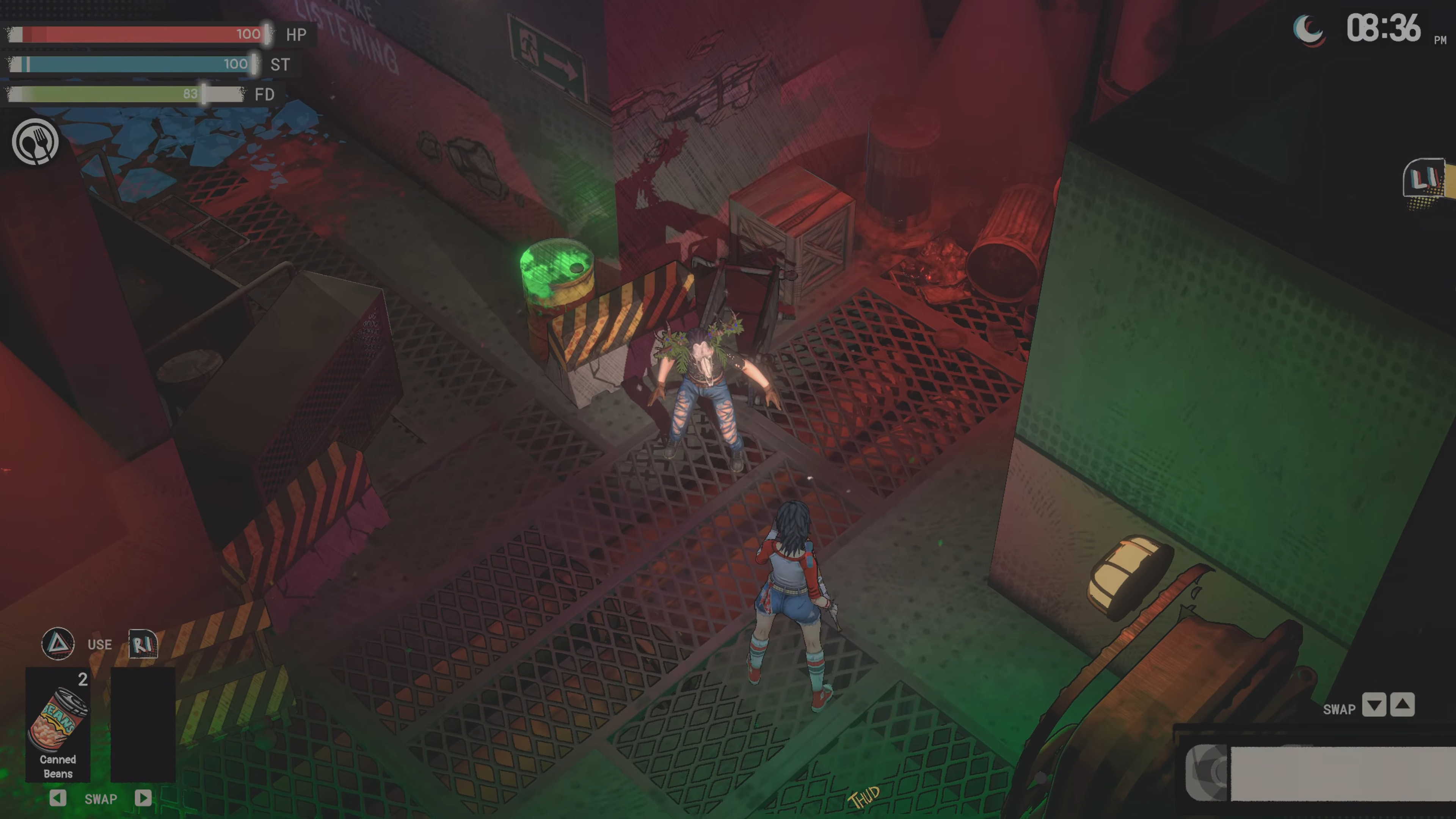This screenshot has width=1456, height=819.
Task: Swap items with the left arrow
Action: [58, 798]
